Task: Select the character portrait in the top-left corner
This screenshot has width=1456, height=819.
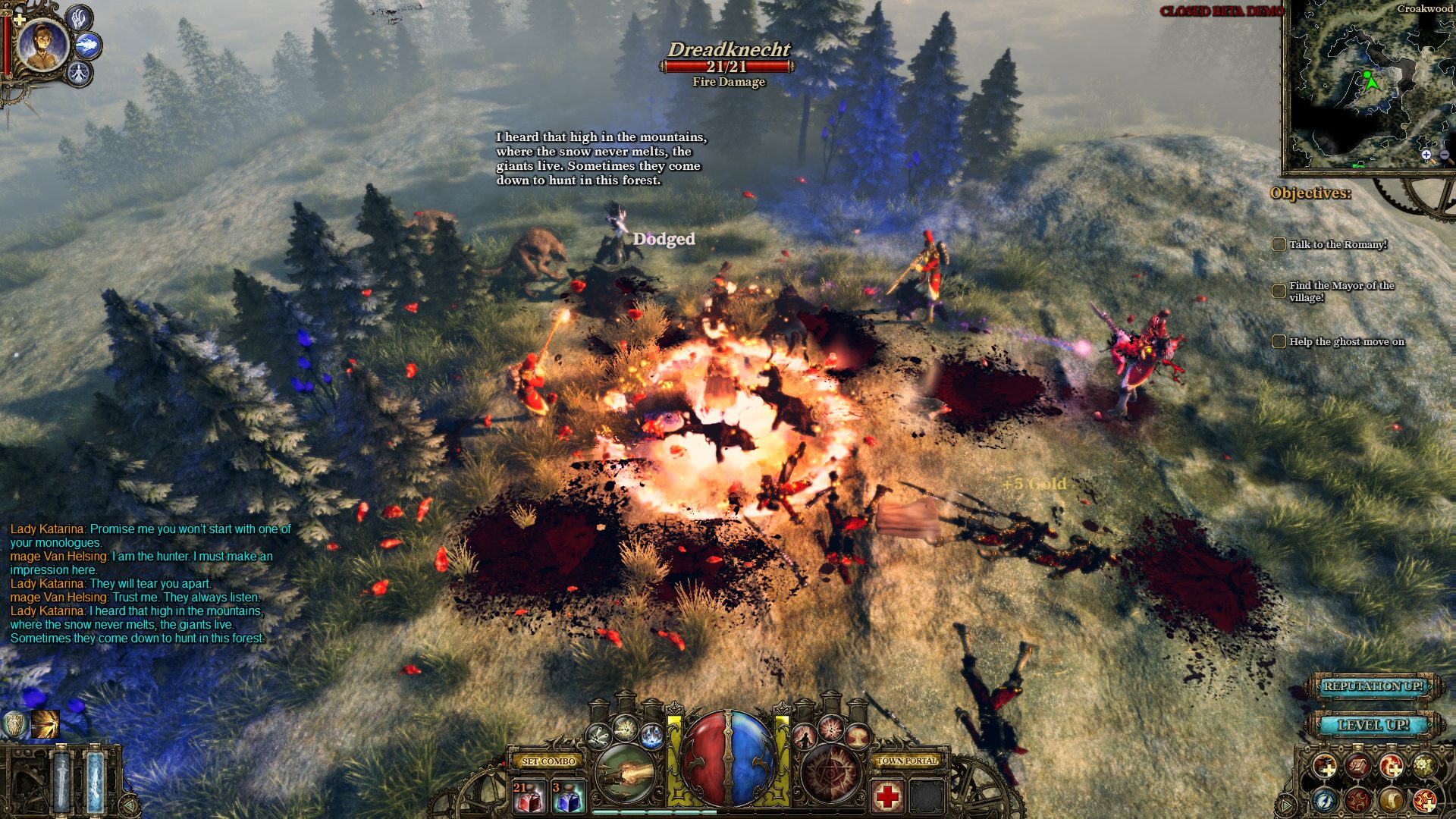Action: click(42, 45)
